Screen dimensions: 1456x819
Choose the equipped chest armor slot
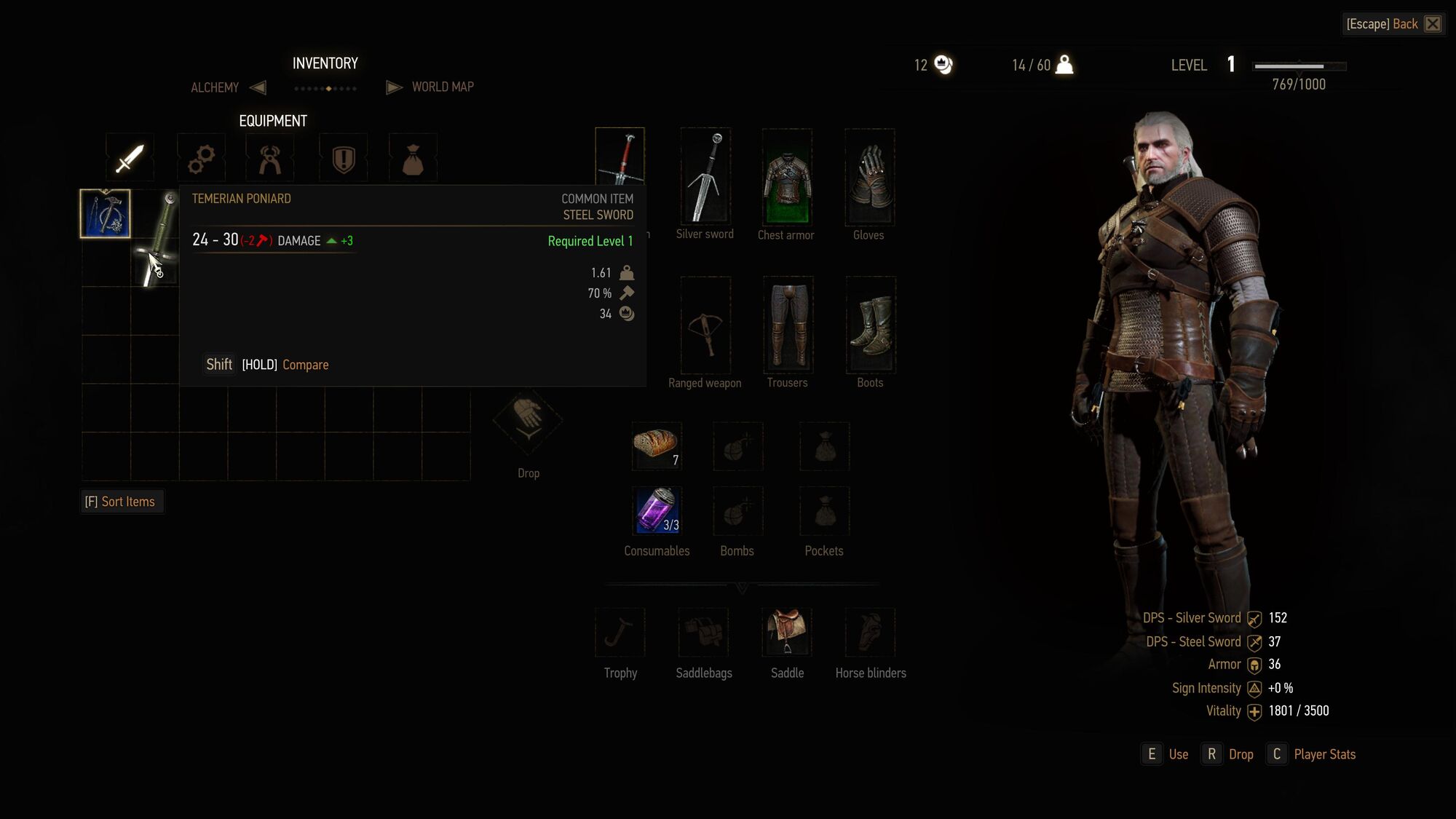[786, 177]
